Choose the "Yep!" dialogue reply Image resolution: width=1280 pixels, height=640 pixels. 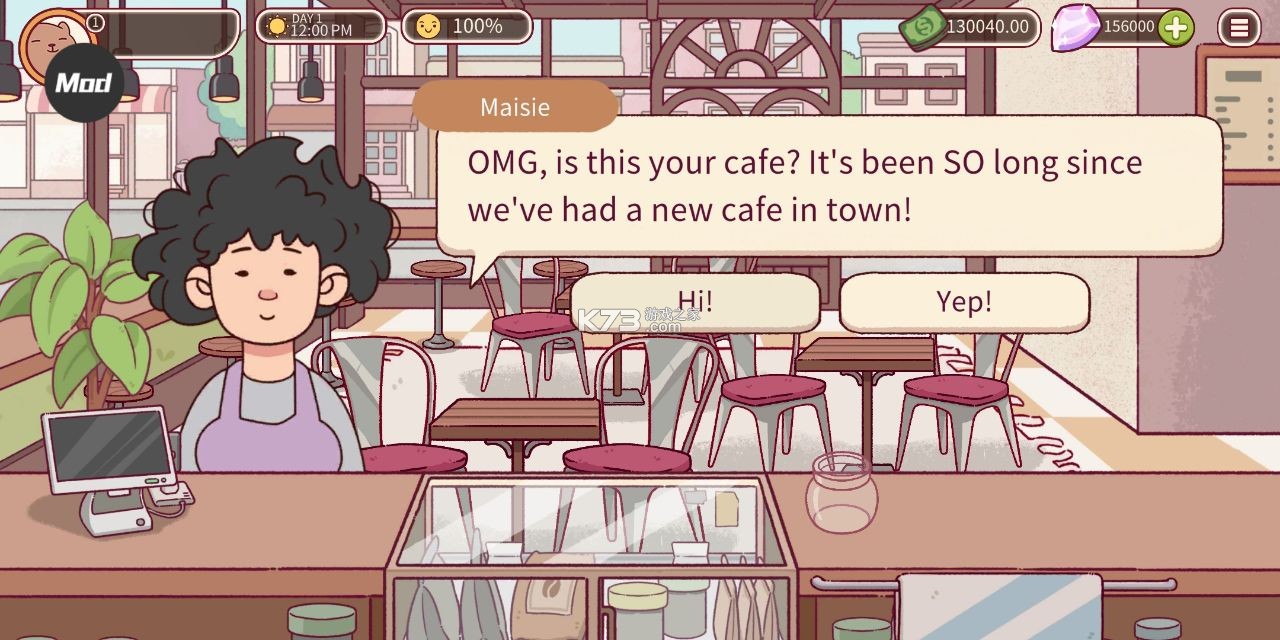(964, 302)
